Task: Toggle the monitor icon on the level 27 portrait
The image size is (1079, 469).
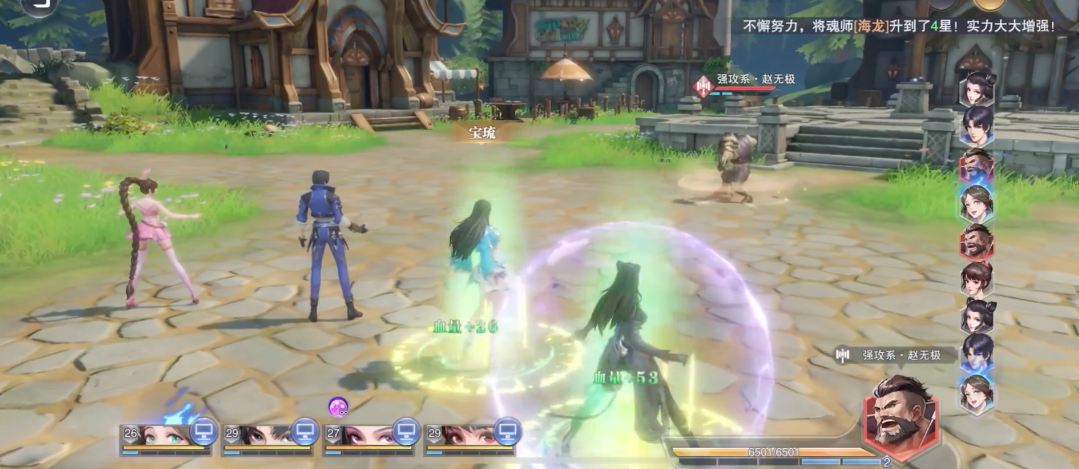Action: coord(405,431)
